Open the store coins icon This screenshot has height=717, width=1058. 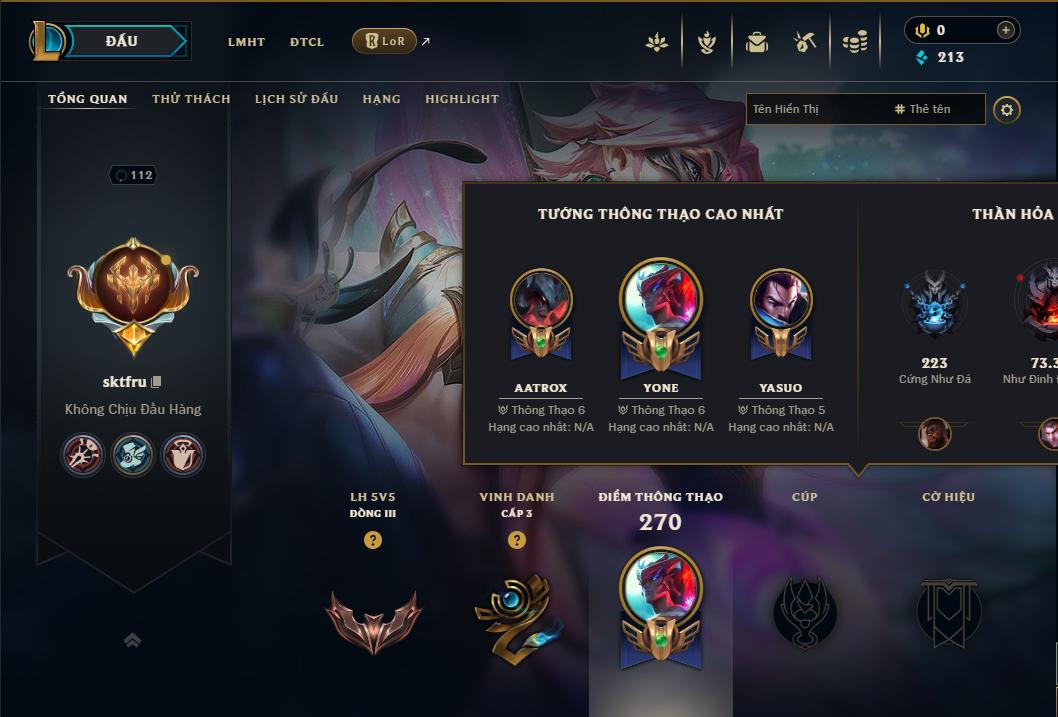point(854,42)
